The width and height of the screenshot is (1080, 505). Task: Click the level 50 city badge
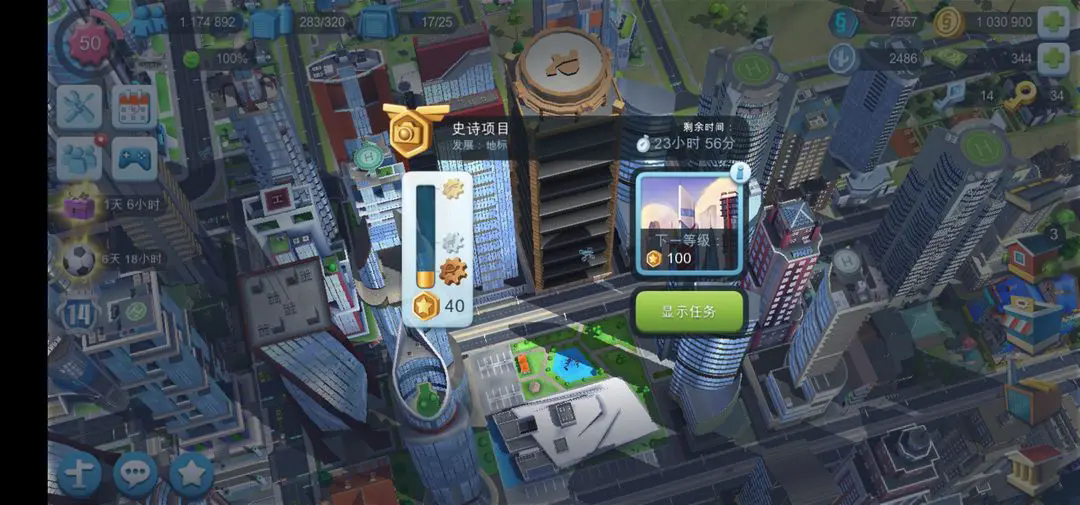pos(90,44)
